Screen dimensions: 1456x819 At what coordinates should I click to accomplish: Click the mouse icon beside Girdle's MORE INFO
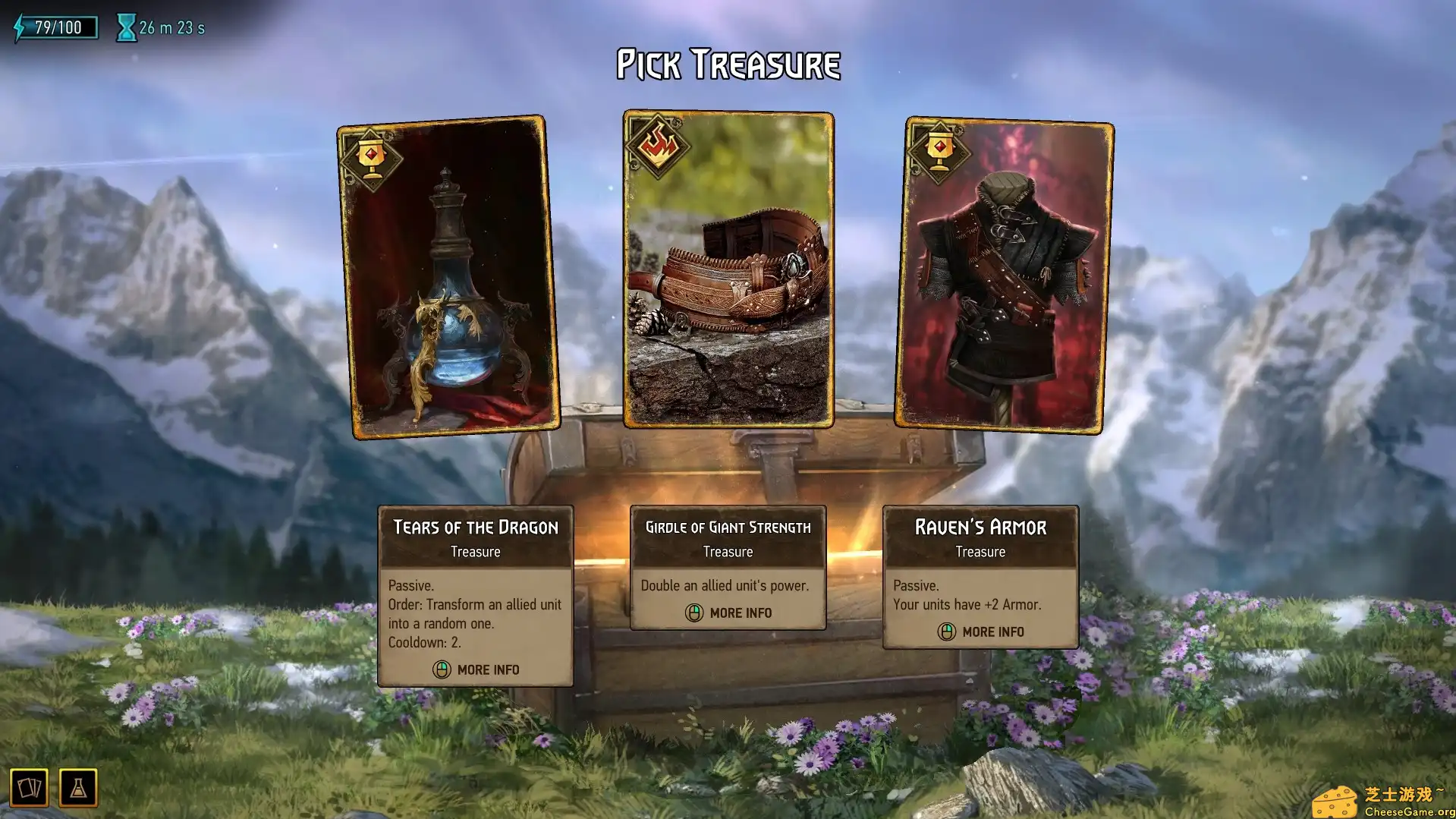(x=694, y=613)
